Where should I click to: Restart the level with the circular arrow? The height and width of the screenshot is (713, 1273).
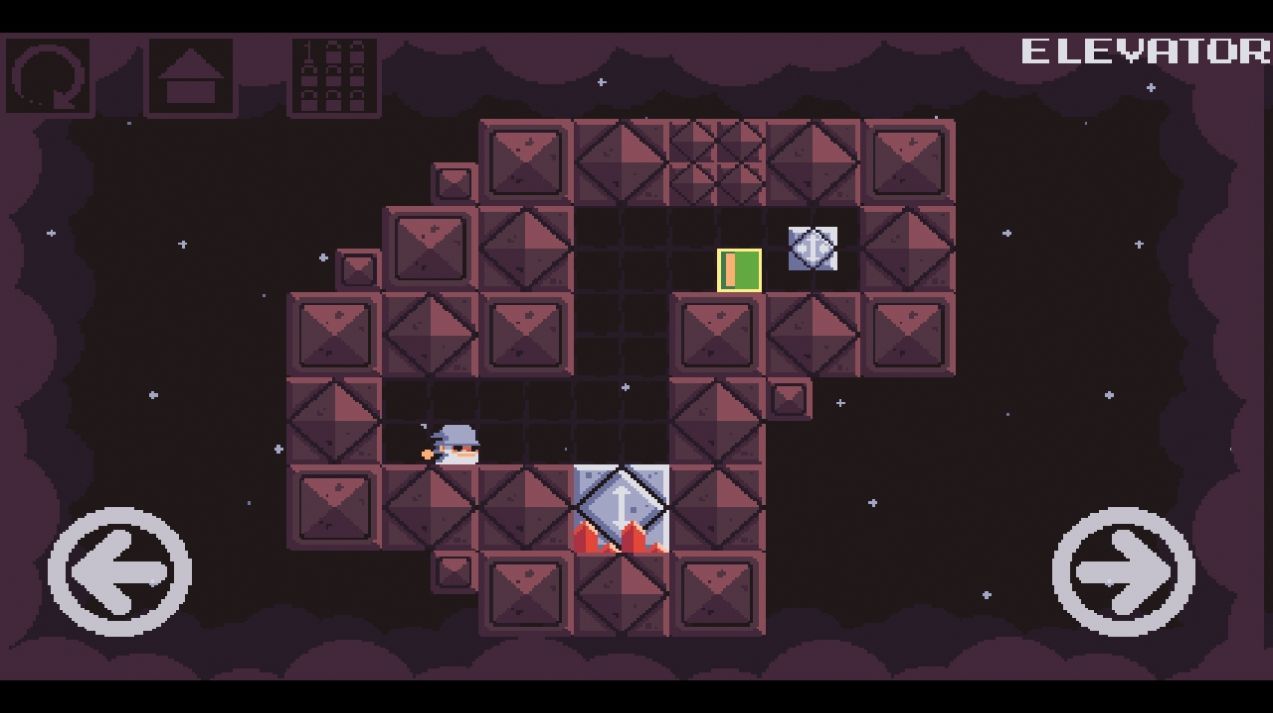click(x=48, y=76)
